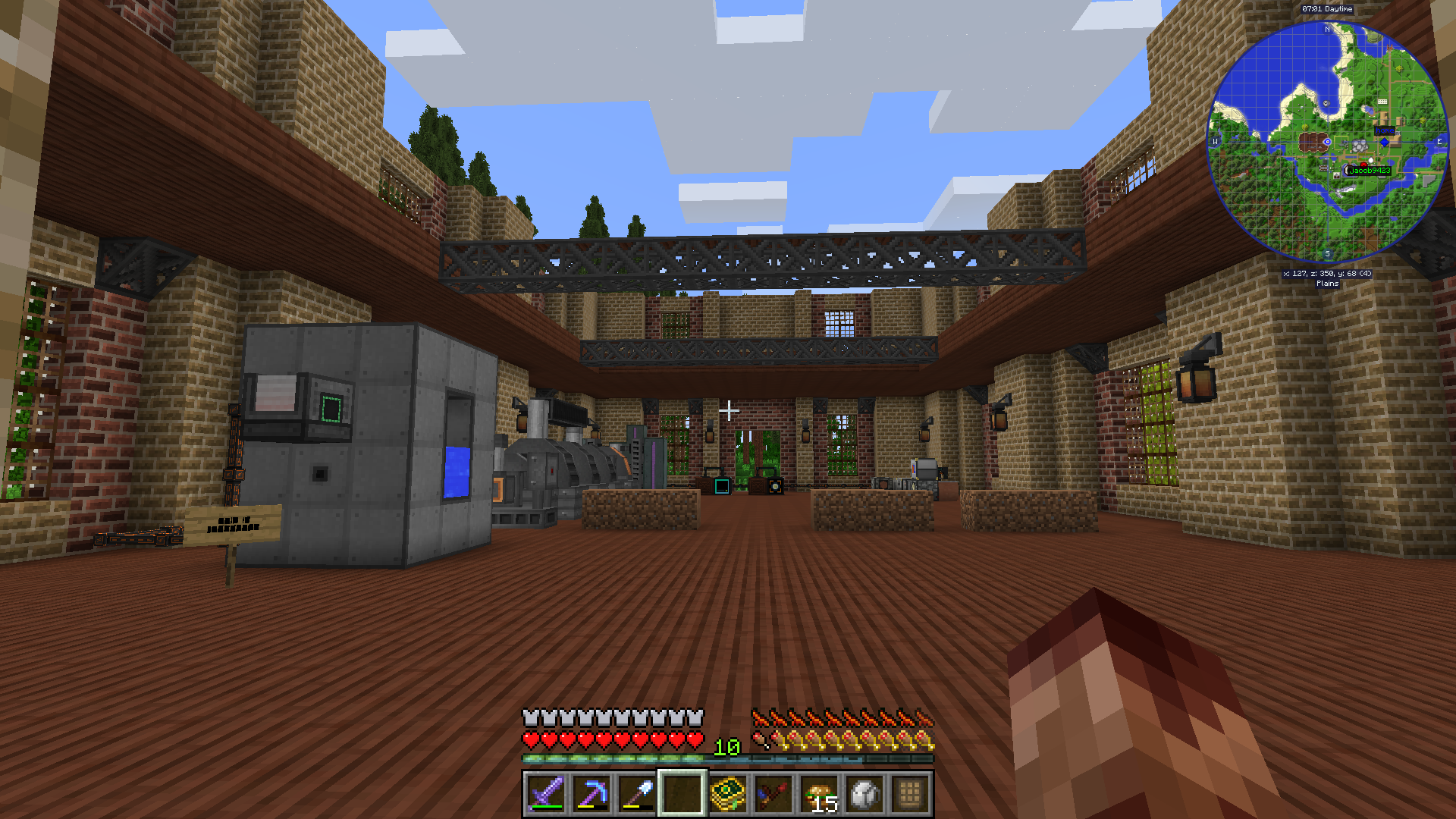The image size is (1456, 819).
Task: Select the purple pickaxe hotbar slot
Action: point(591,794)
